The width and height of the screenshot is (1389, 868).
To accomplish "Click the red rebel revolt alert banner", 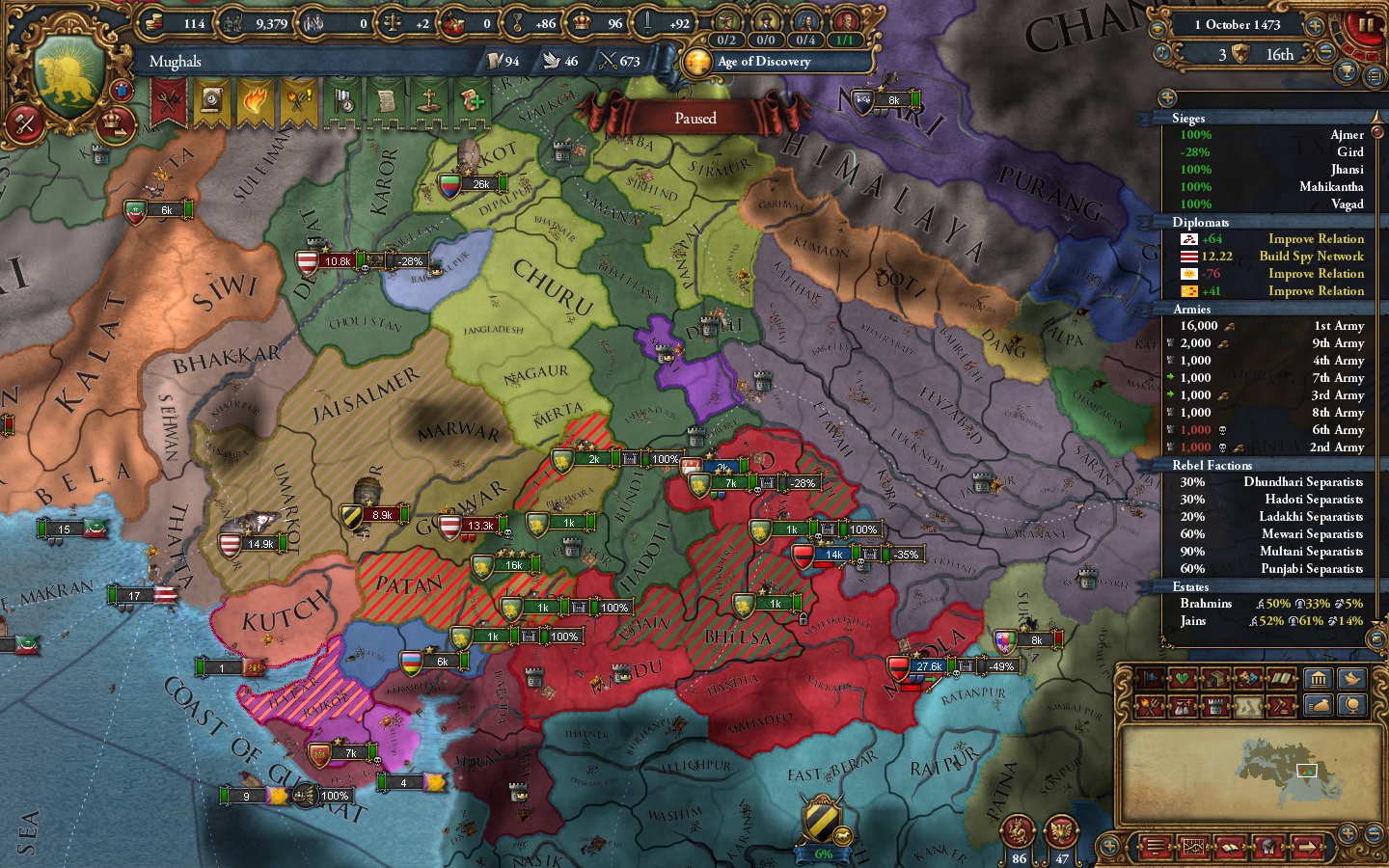I will tap(167, 101).
